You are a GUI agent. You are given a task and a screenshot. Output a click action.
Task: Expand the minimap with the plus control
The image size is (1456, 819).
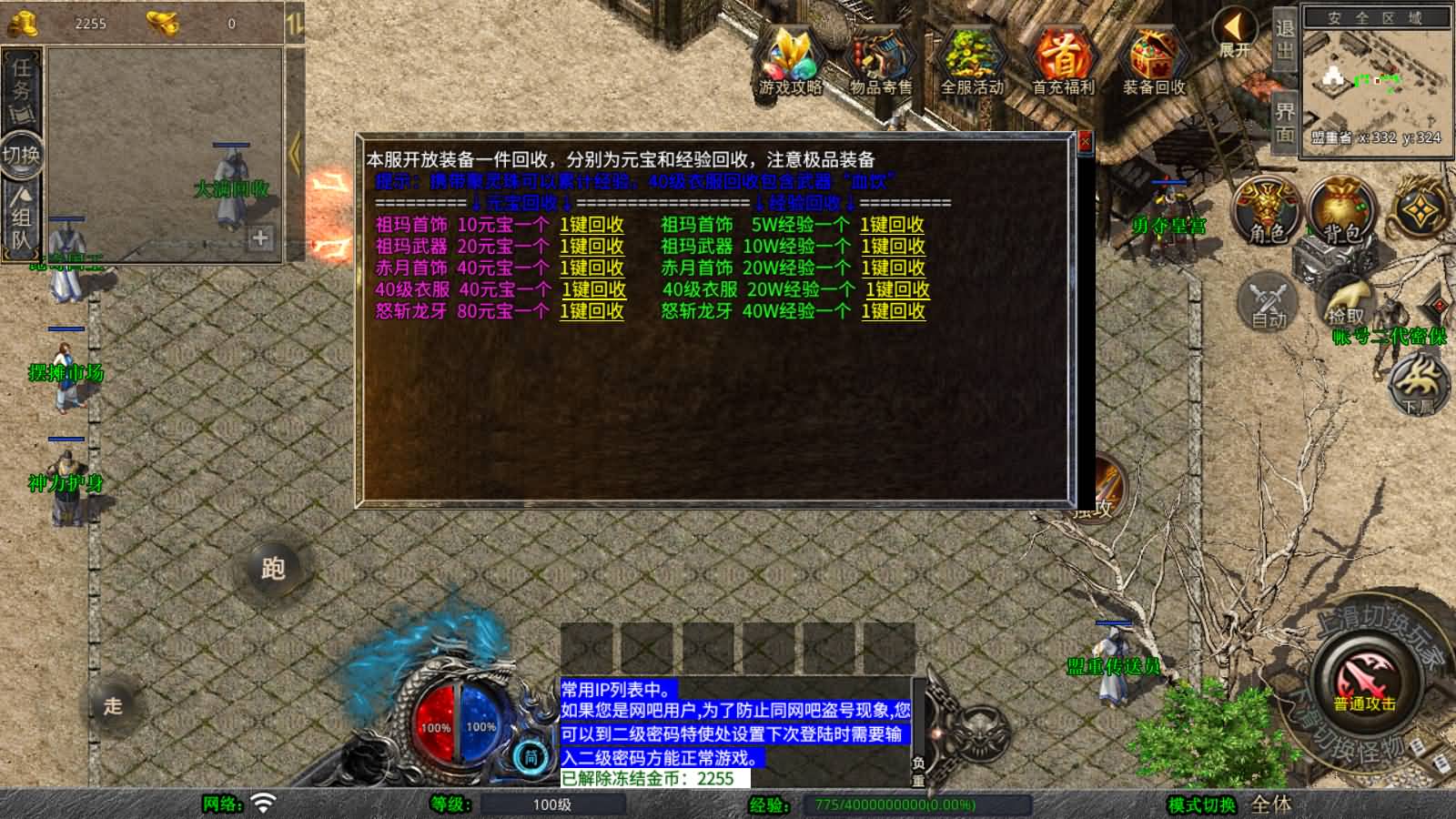tap(258, 238)
